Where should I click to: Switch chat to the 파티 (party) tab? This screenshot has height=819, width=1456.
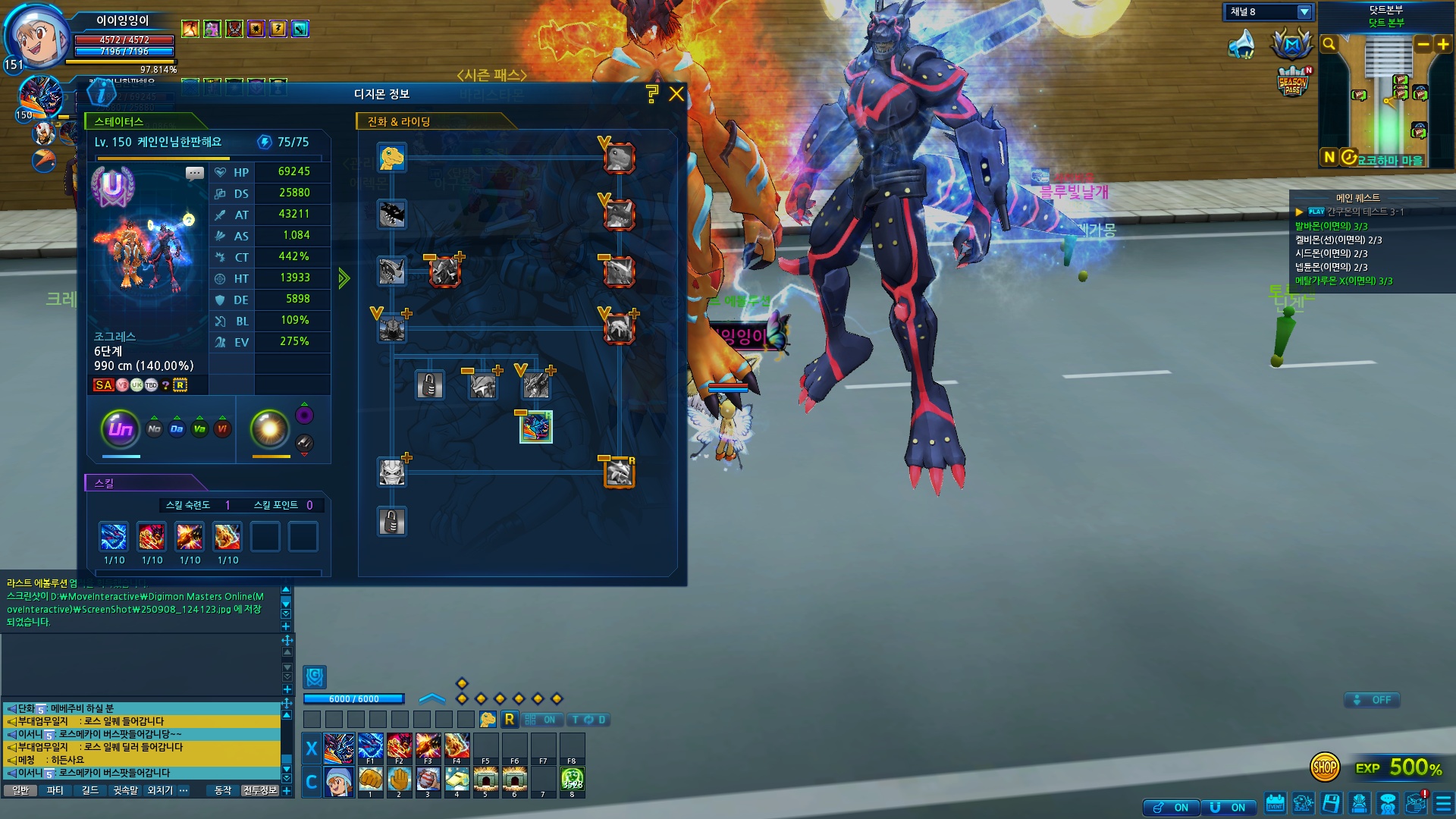[x=55, y=790]
